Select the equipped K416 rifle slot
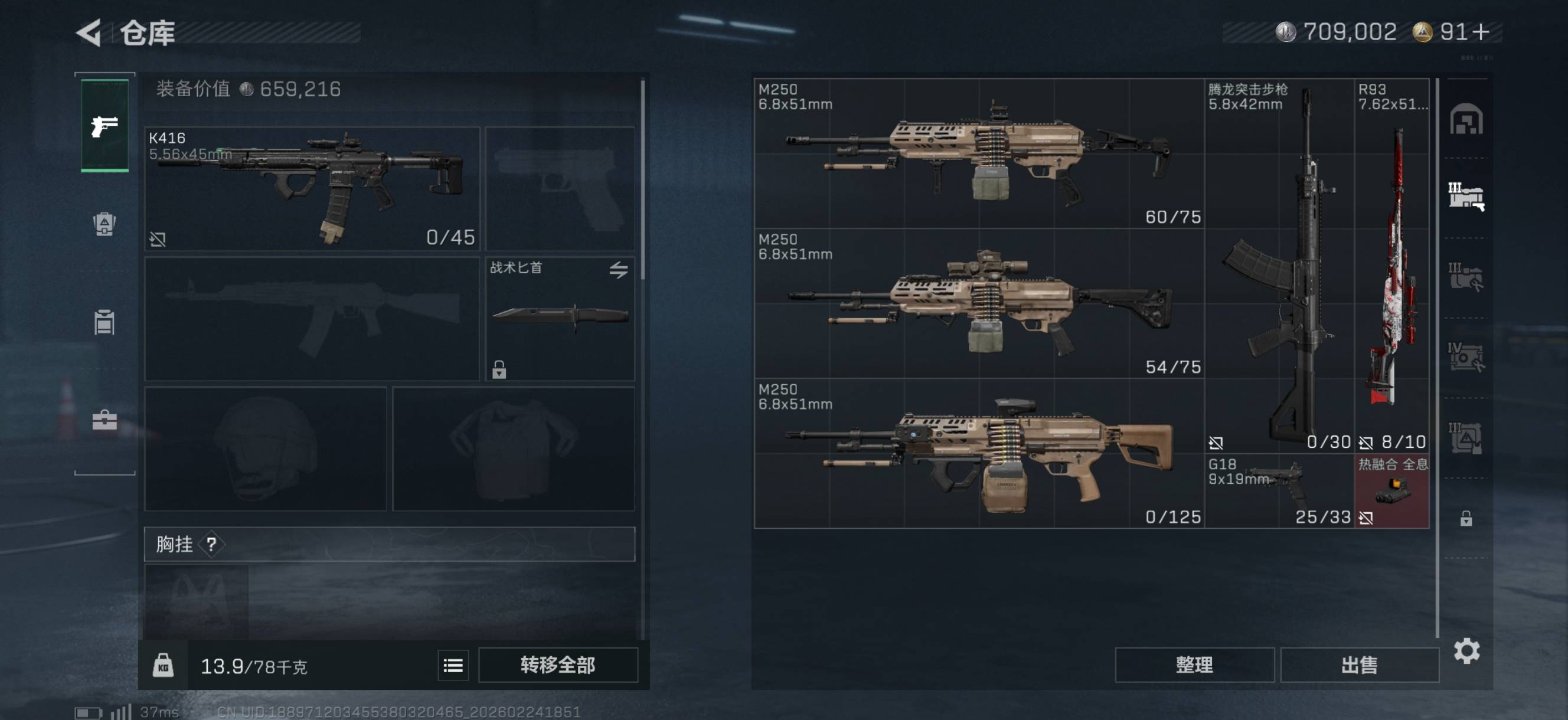Image resolution: width=1568 pixels, height=720 pixels. point(312,189)
